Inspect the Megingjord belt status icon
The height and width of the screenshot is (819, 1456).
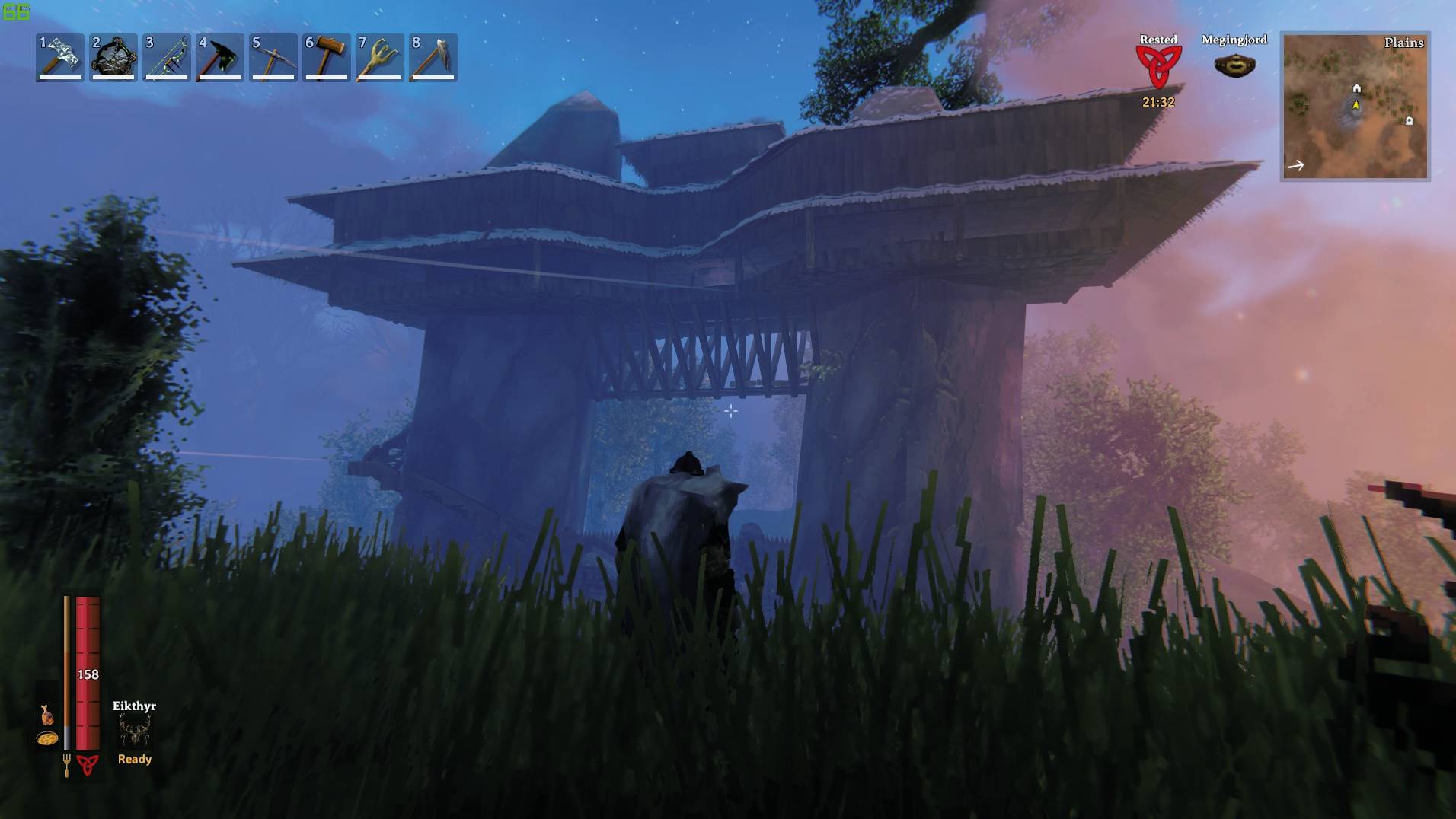(1234, 66)
